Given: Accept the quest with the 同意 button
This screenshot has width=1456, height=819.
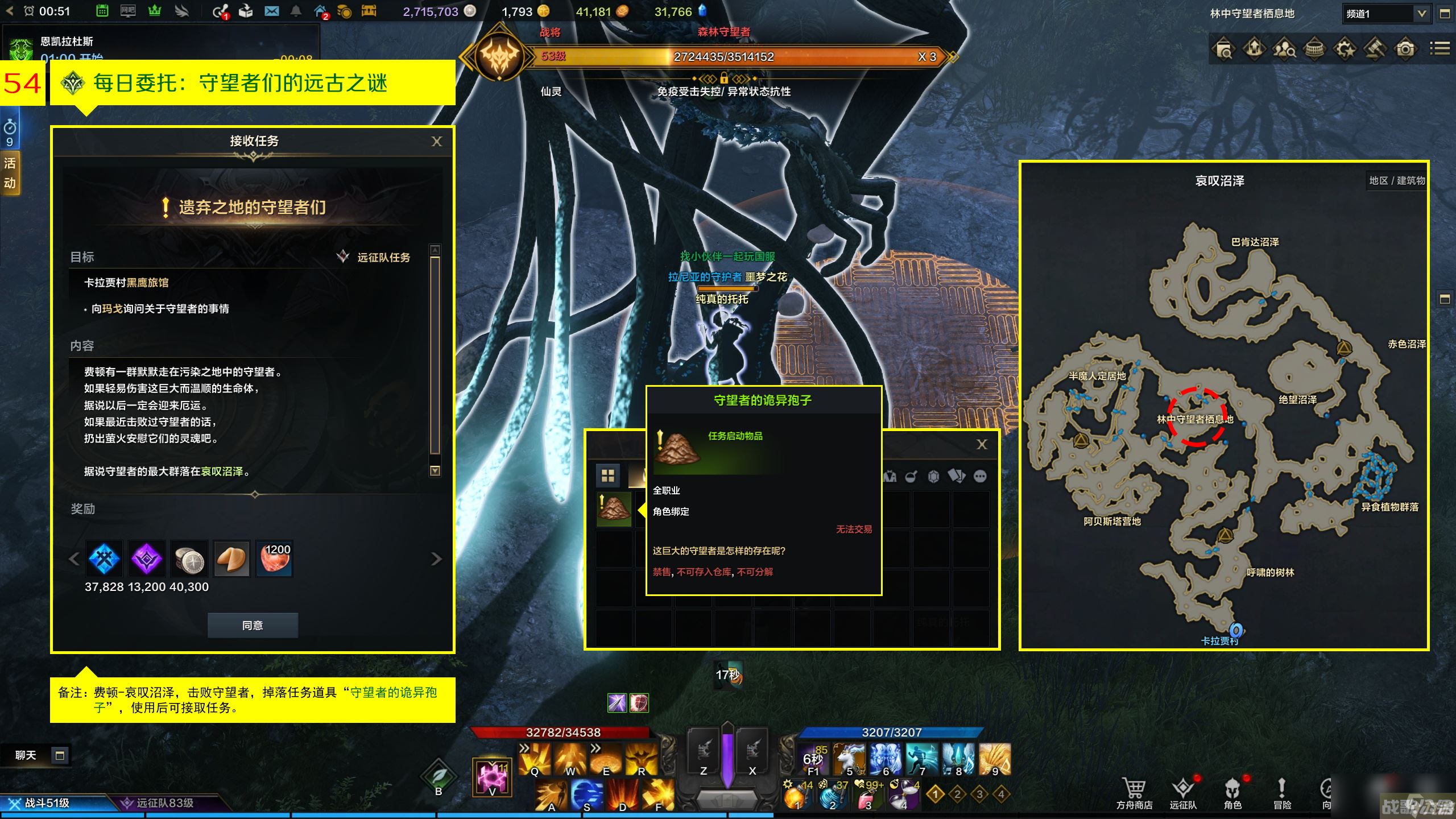Looking at the screenshot, I should tap(253, 625).
